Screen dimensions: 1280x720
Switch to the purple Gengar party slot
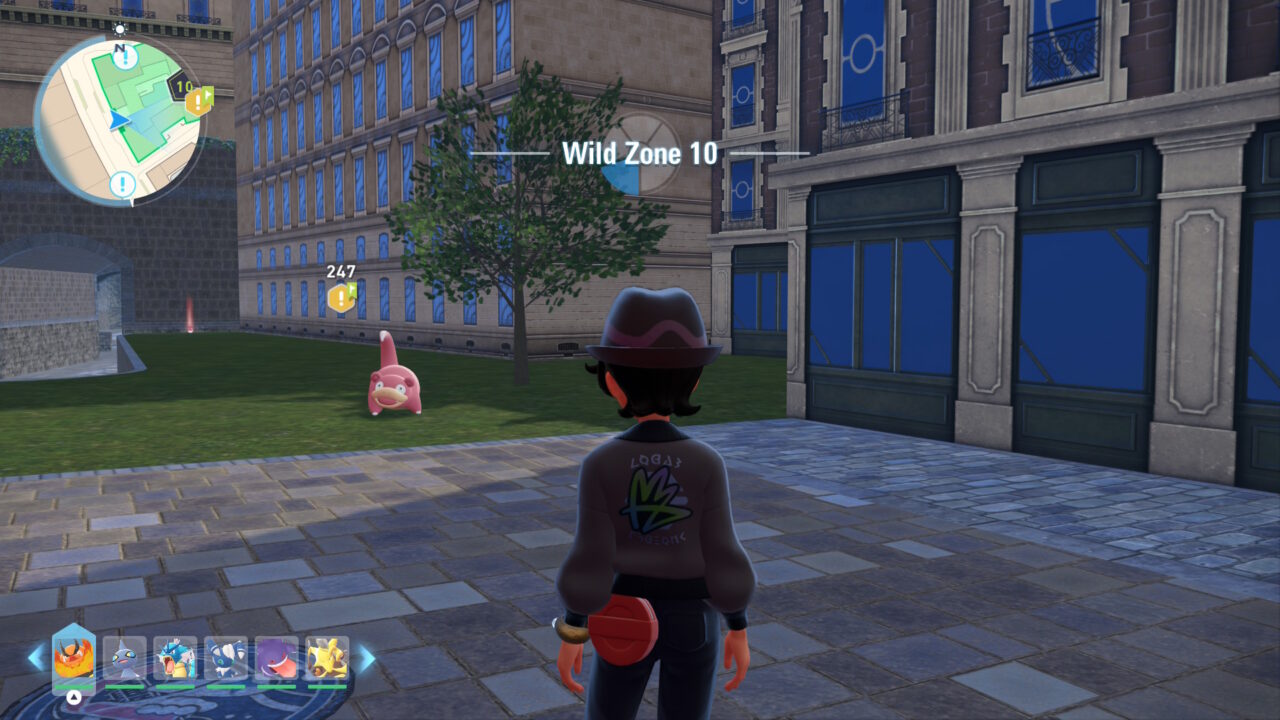pos(276,659)
